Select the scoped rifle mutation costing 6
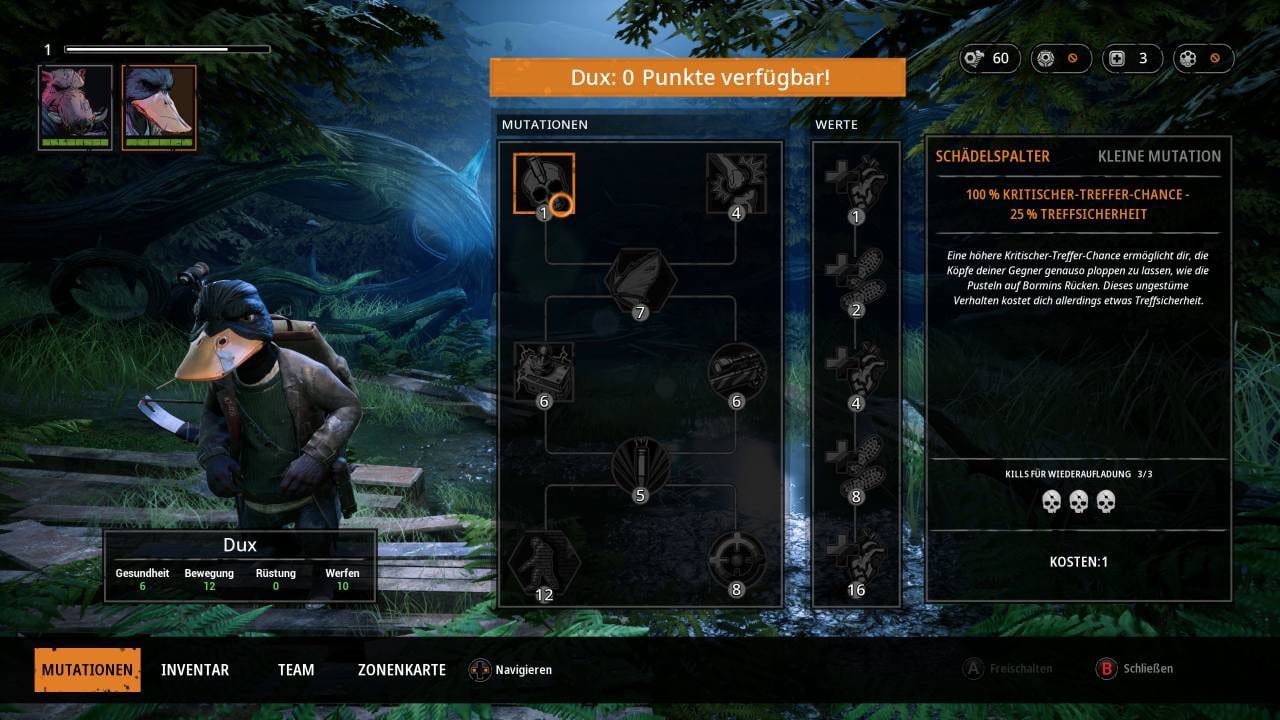 point(736,371)
